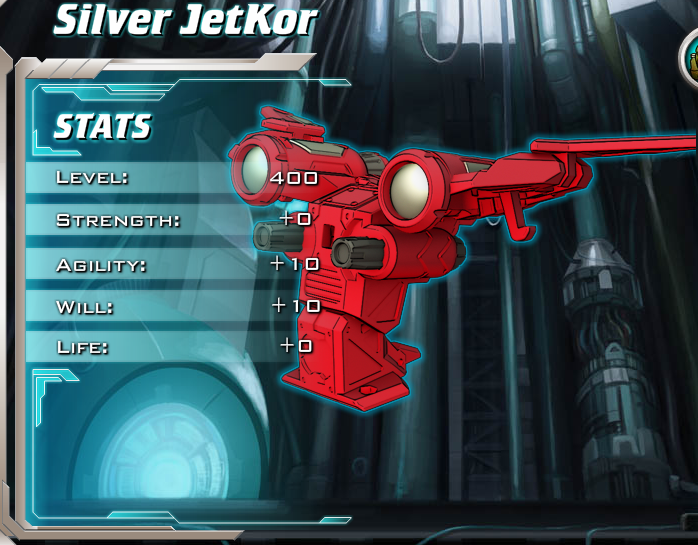The image size is (698, 545).
Task: Click the round silver-rimmed icon at the screen edge
Action: pos(690,59)
